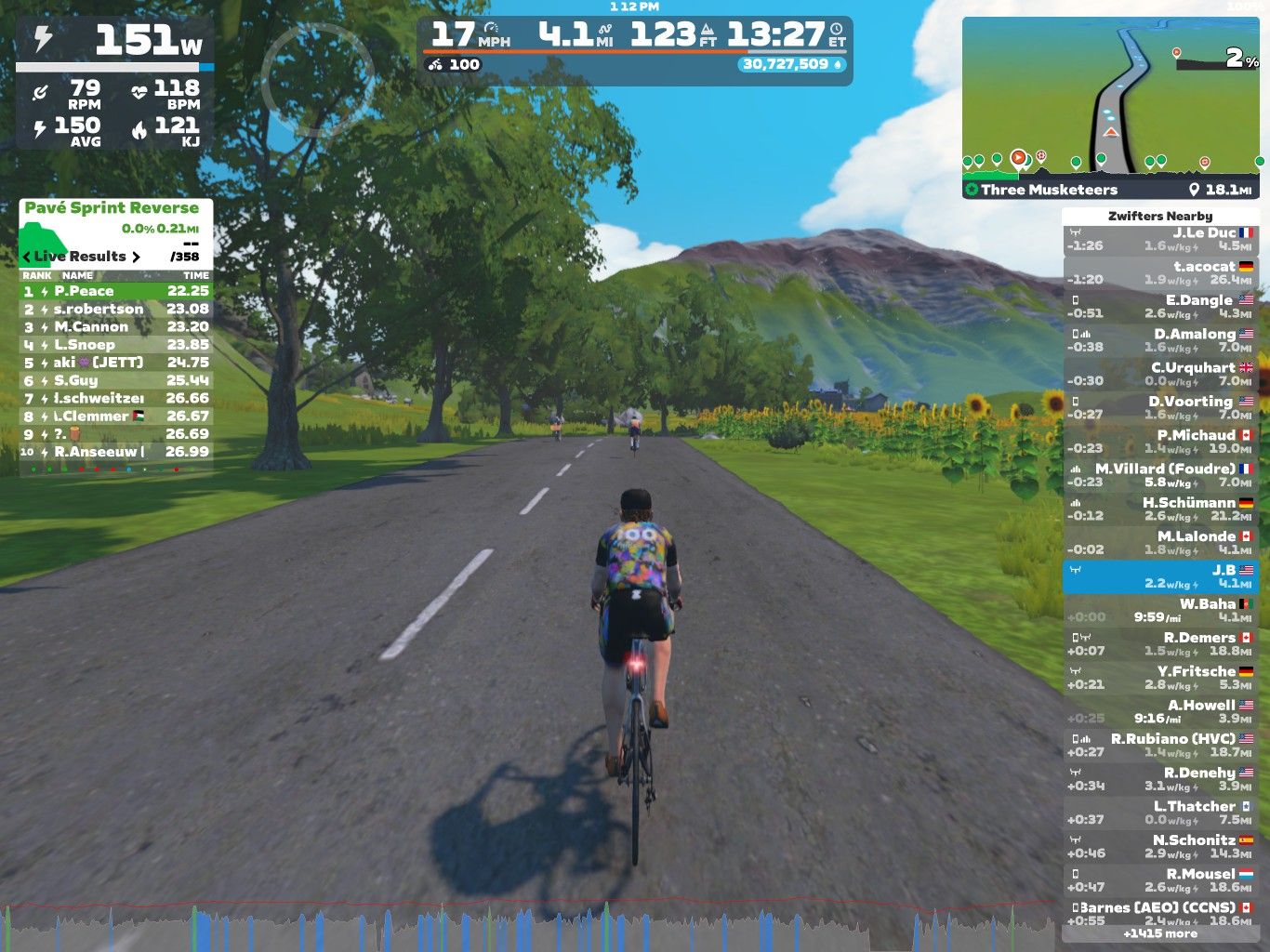The image size is (1270, 952).
Task: Choose t.acocat from the nearby riders list
Action: [x=1160, y=273]
